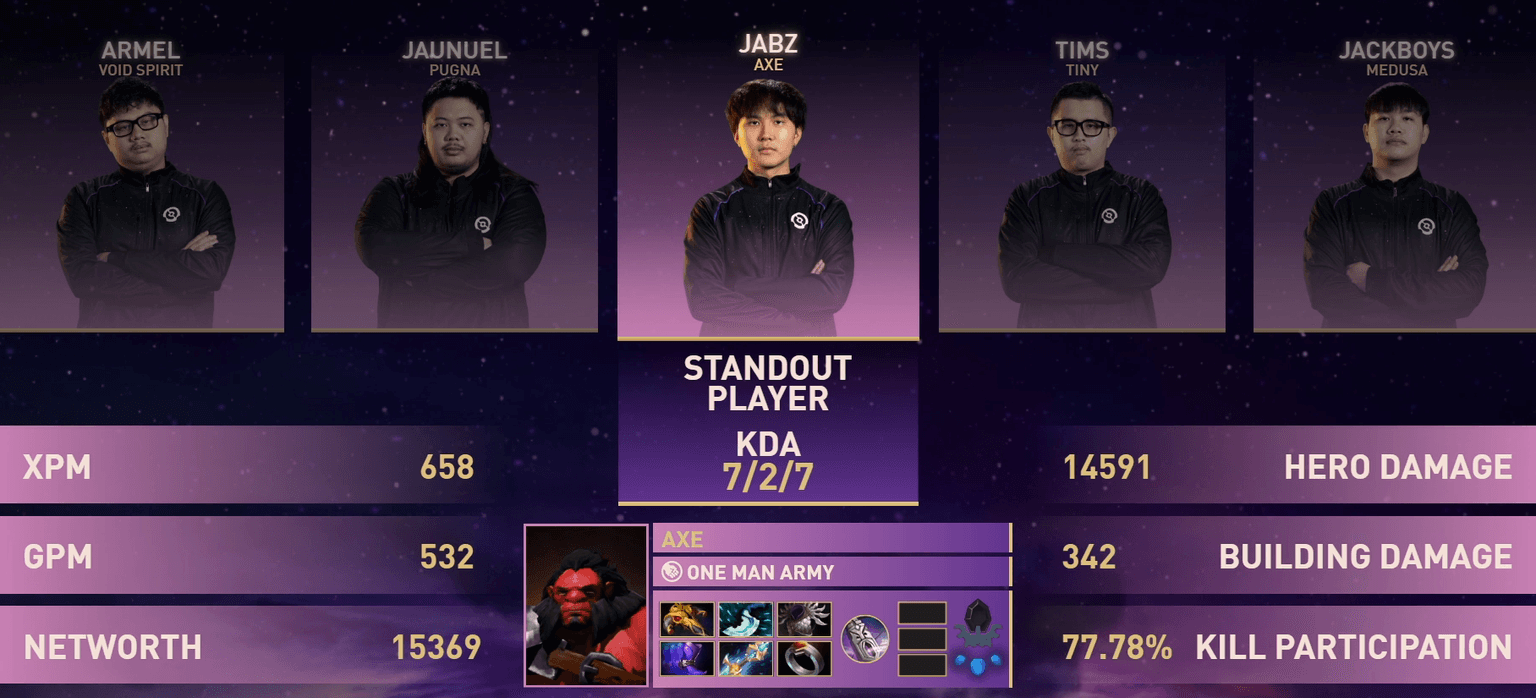The image size is (1536, 698).
Task: Pick Jackboys' Medusa player card
Action: (x=1394, y=190)
